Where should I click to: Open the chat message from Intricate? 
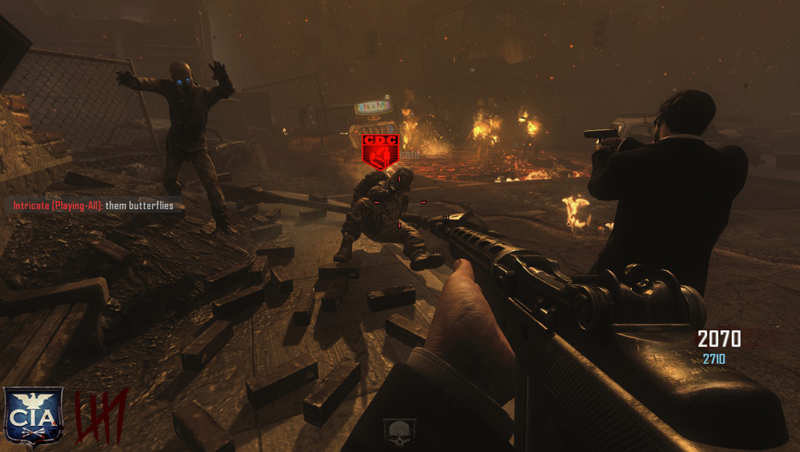point(93,206)
